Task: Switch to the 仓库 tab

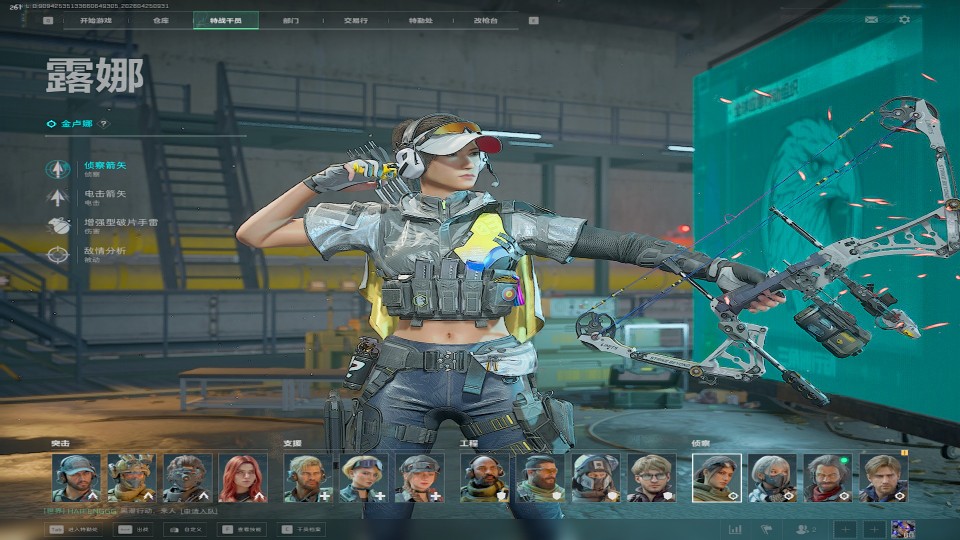Action: coord(161,20)
